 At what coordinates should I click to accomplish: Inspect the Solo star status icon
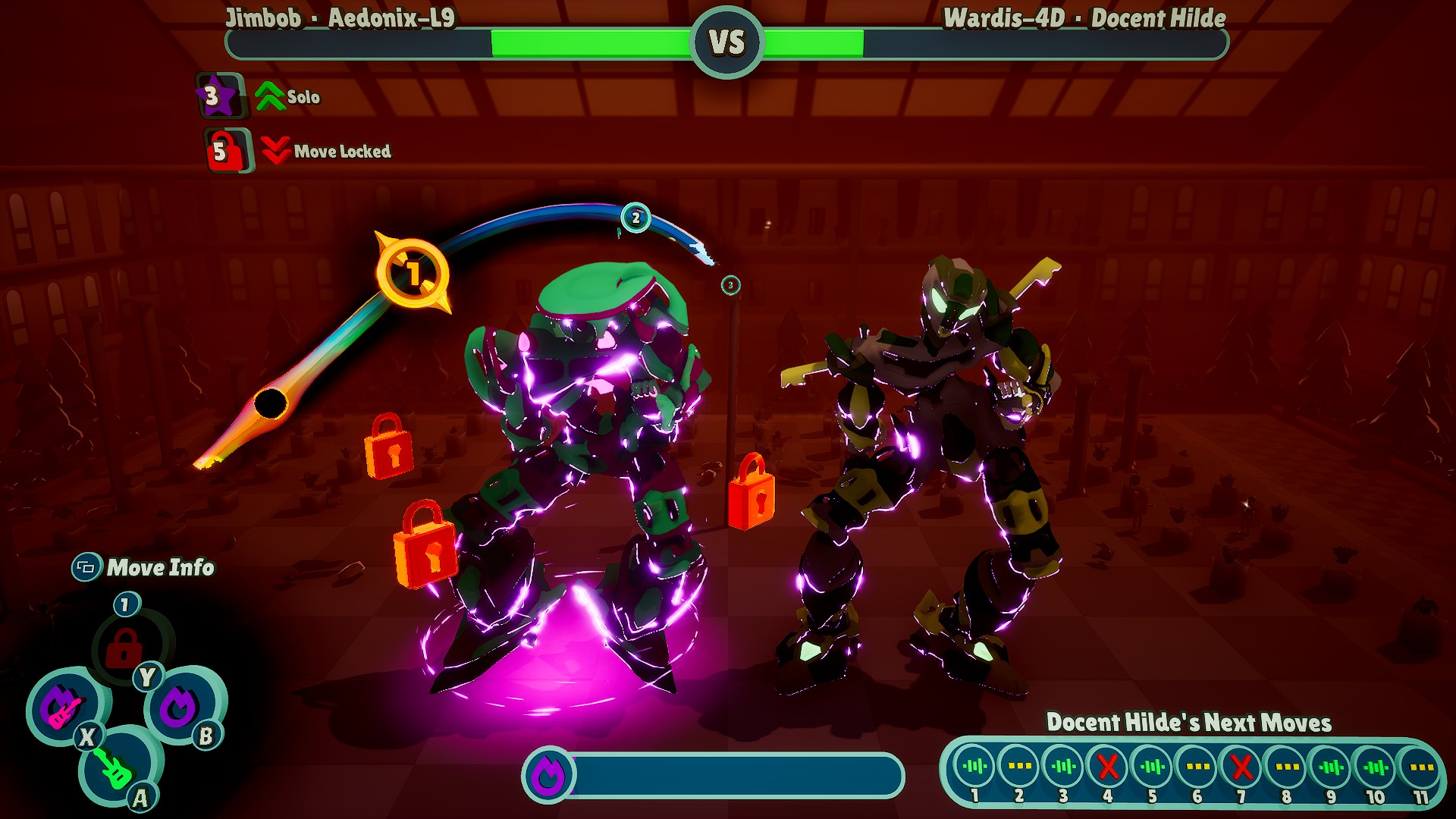coord(217,96)
